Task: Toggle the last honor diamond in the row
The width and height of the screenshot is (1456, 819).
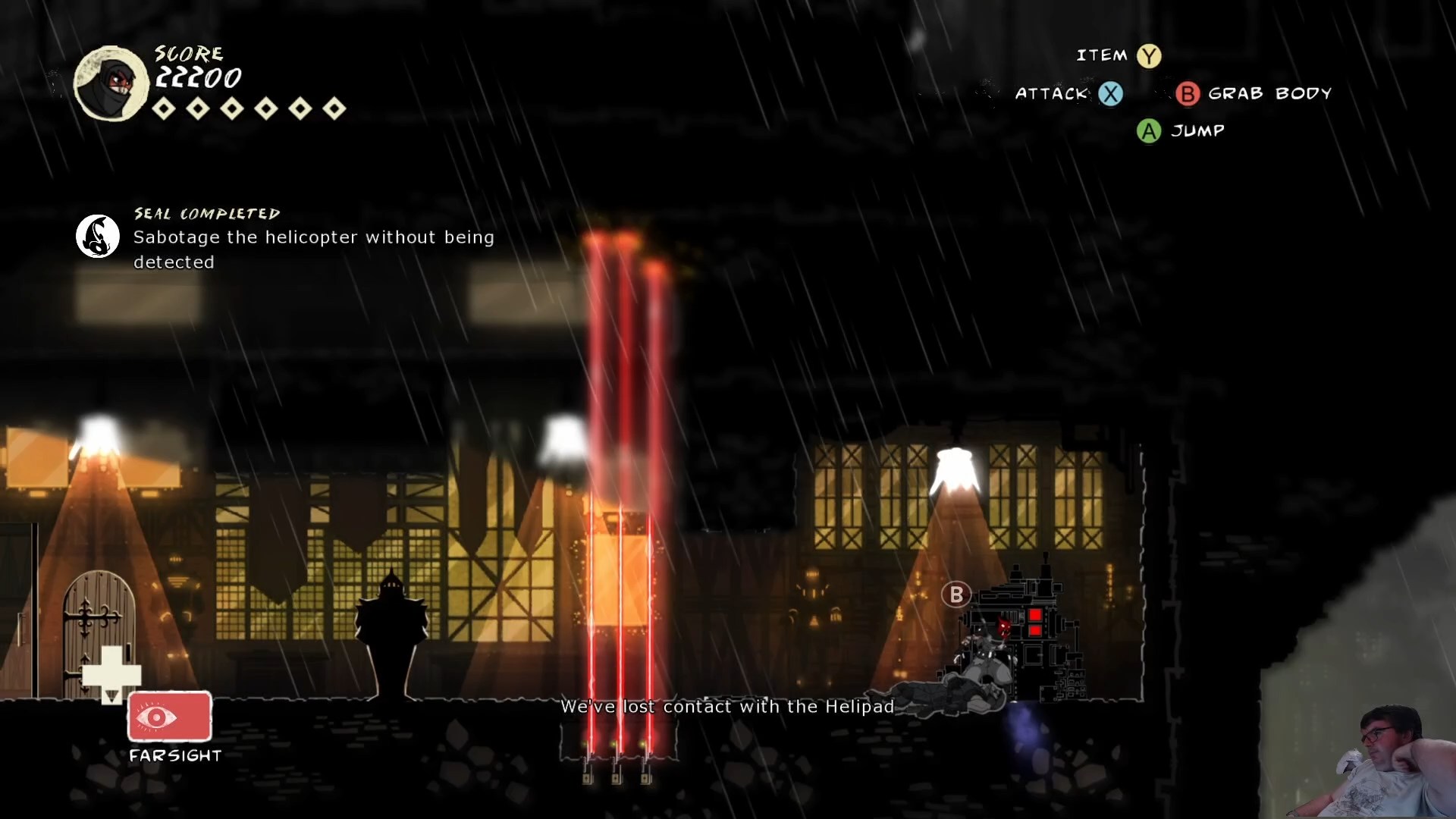Action: (x=334, y=109)
